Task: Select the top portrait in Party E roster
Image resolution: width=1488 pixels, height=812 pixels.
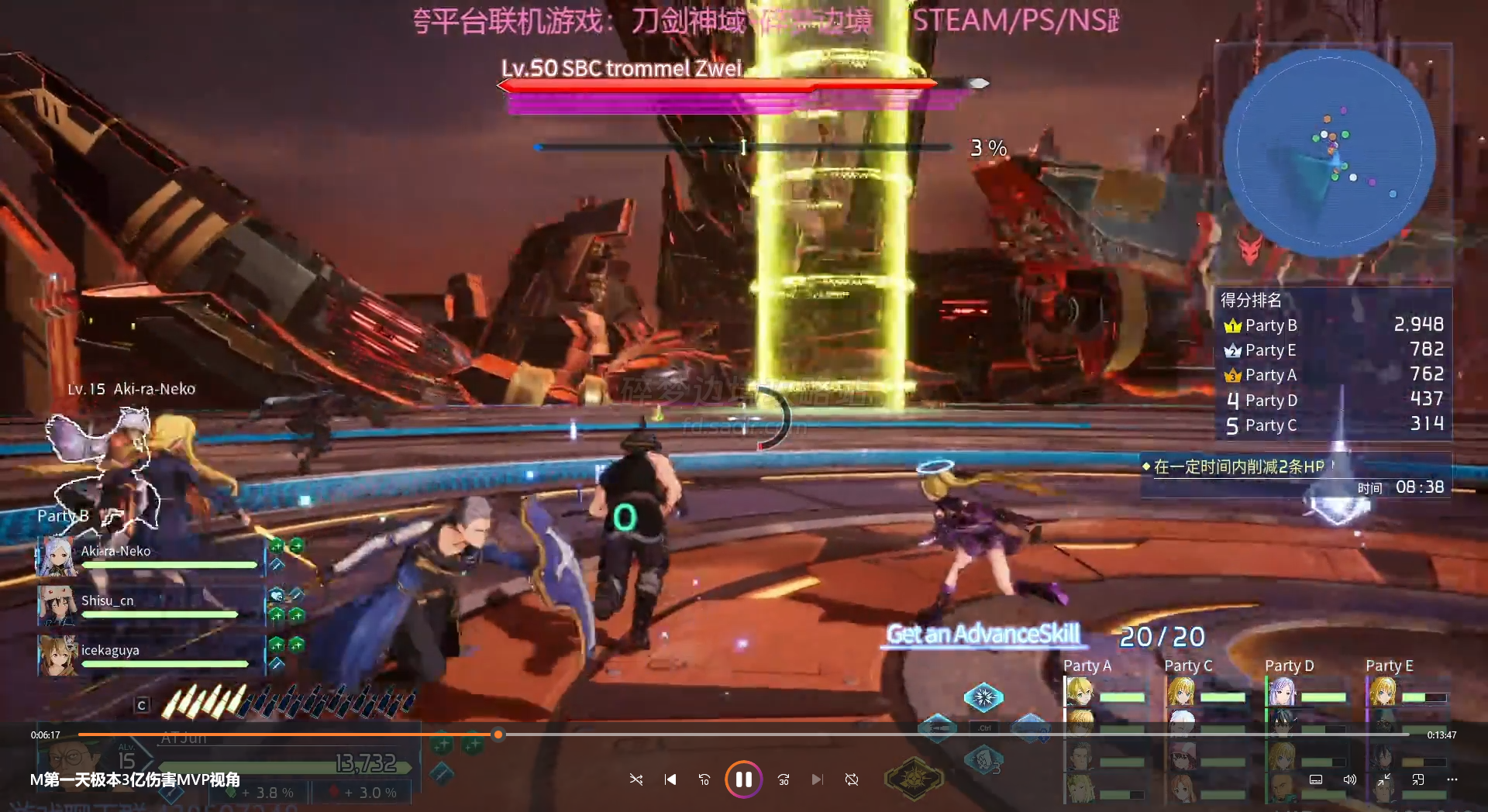Action: click(x=1383, y=691)
